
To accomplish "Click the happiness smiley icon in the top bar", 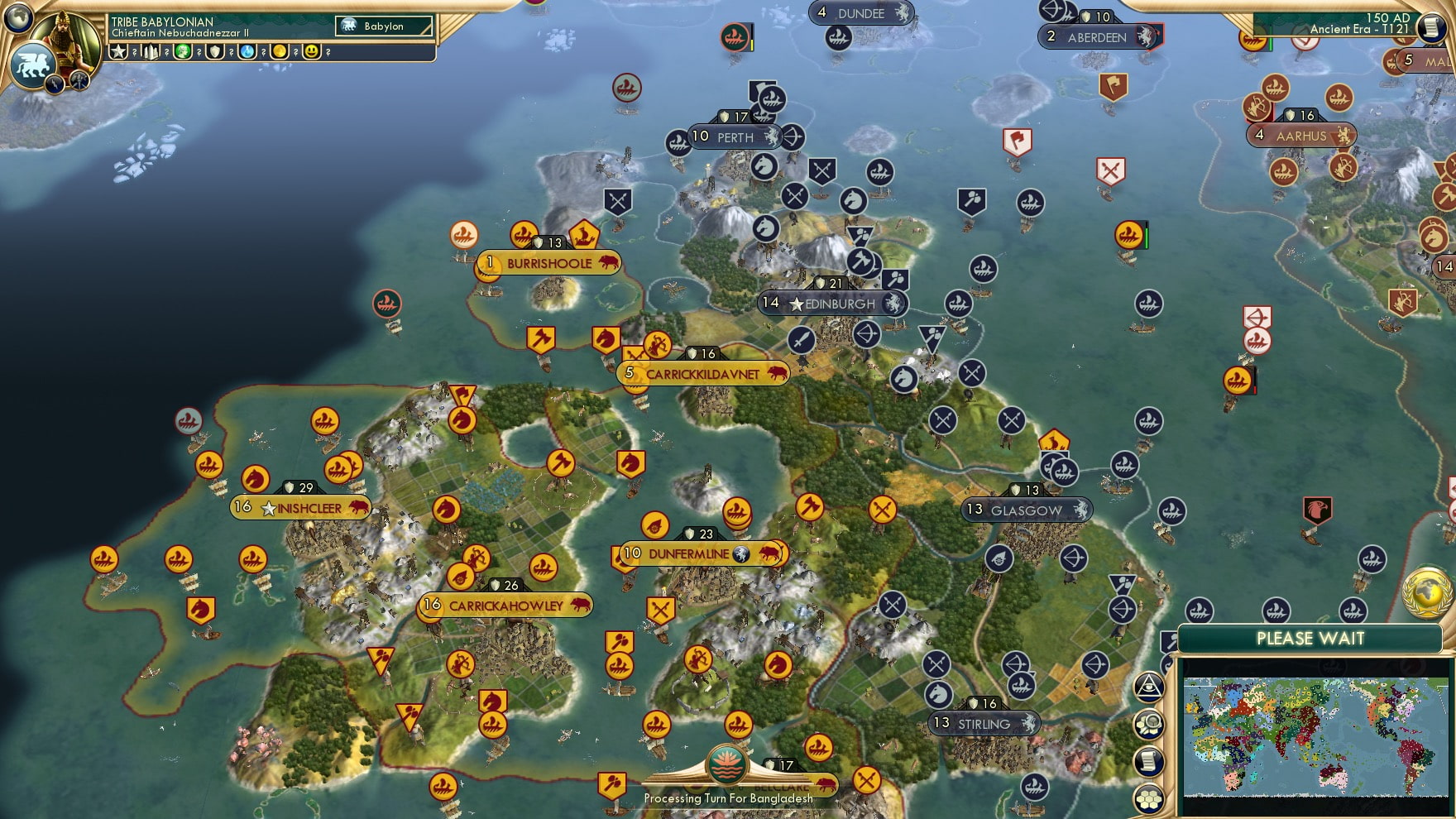I will (x=311, y=53).
